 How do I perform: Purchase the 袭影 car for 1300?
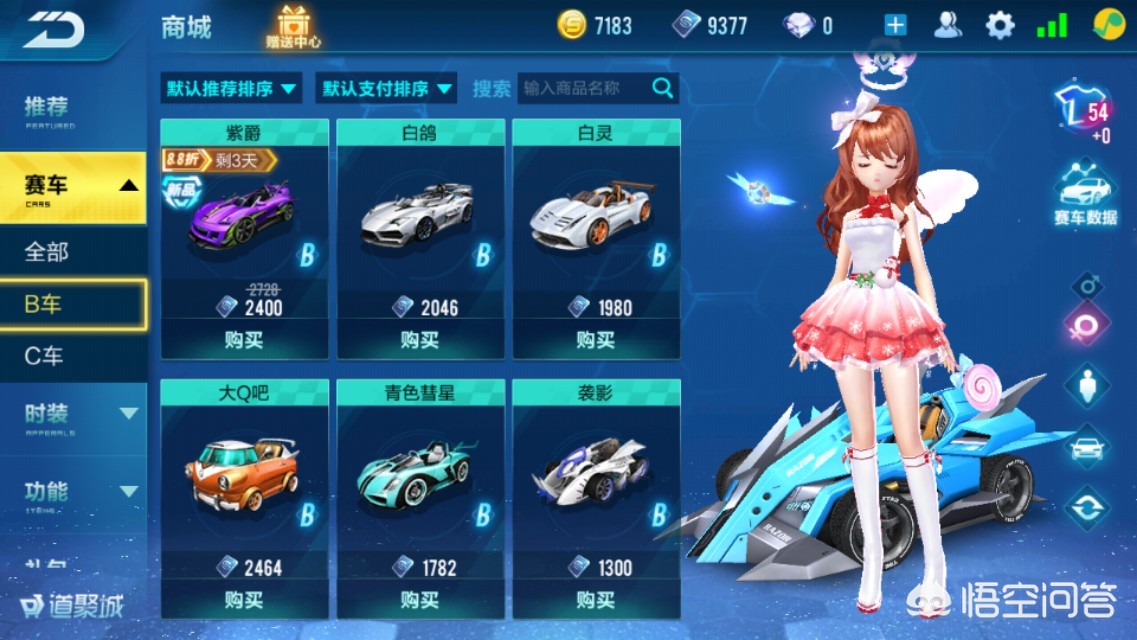(x=596, y=600)
